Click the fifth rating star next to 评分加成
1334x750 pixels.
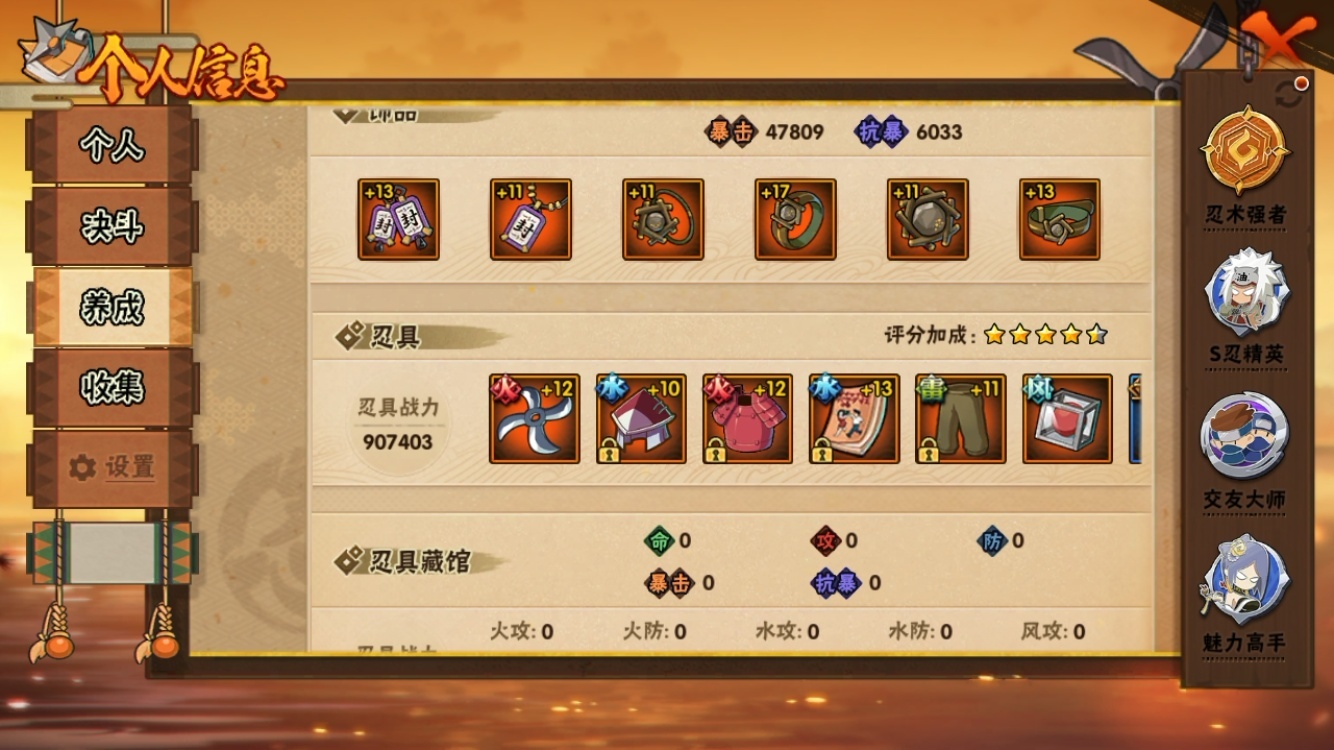point(1095,338)
